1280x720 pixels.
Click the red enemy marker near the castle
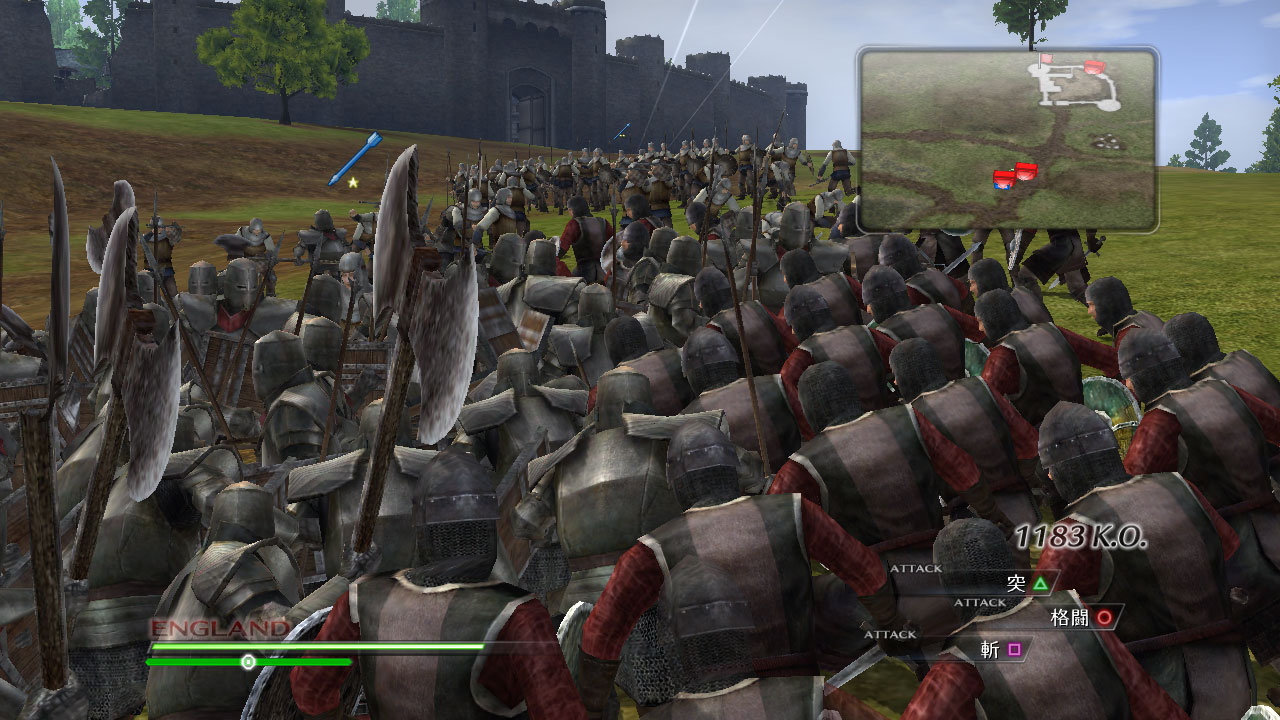tap(1094, 66)
